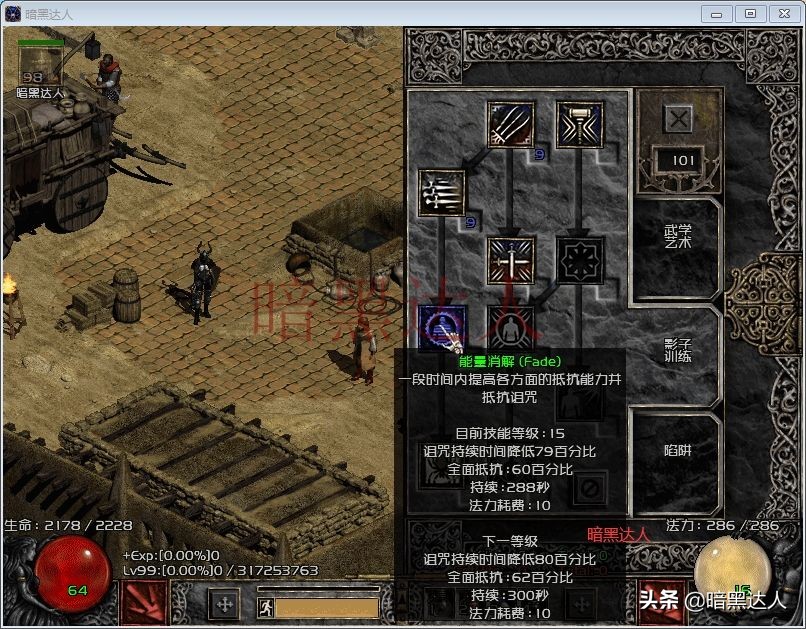Minimize the game window

716,13
